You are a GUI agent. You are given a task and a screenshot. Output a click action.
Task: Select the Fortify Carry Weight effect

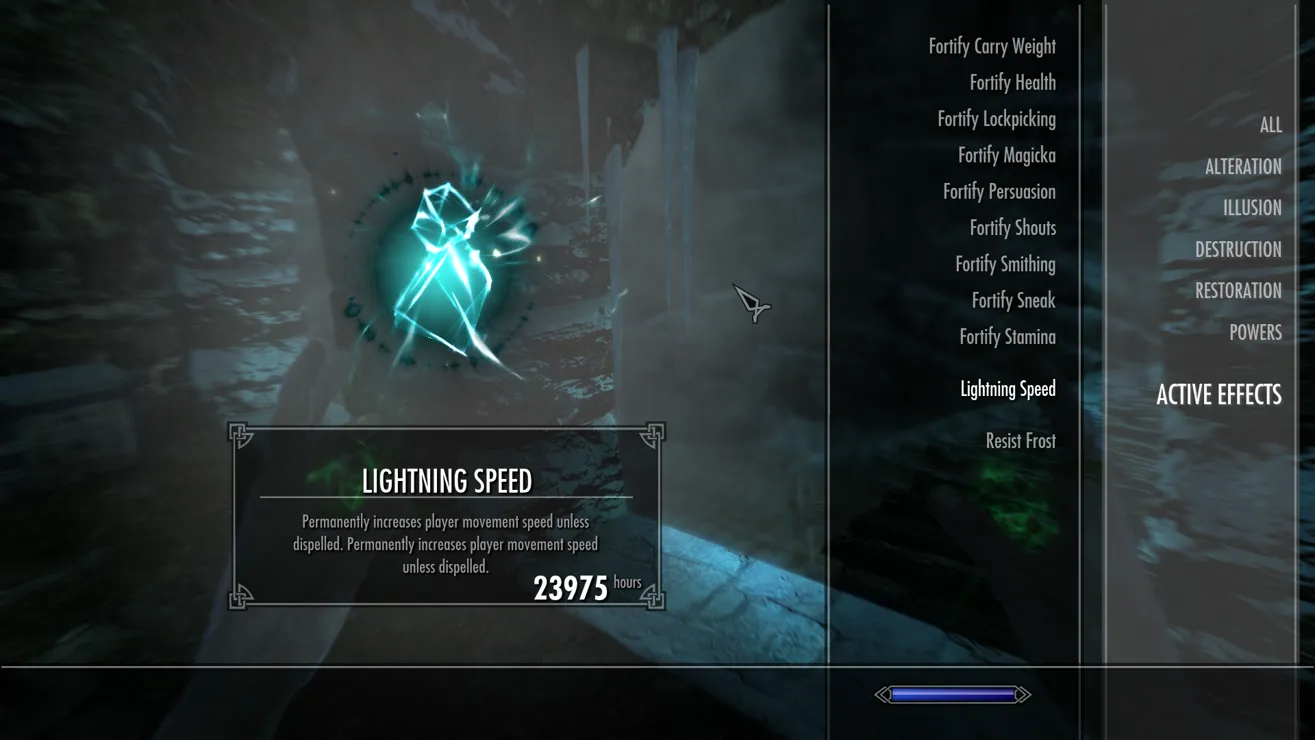(991, 46)
